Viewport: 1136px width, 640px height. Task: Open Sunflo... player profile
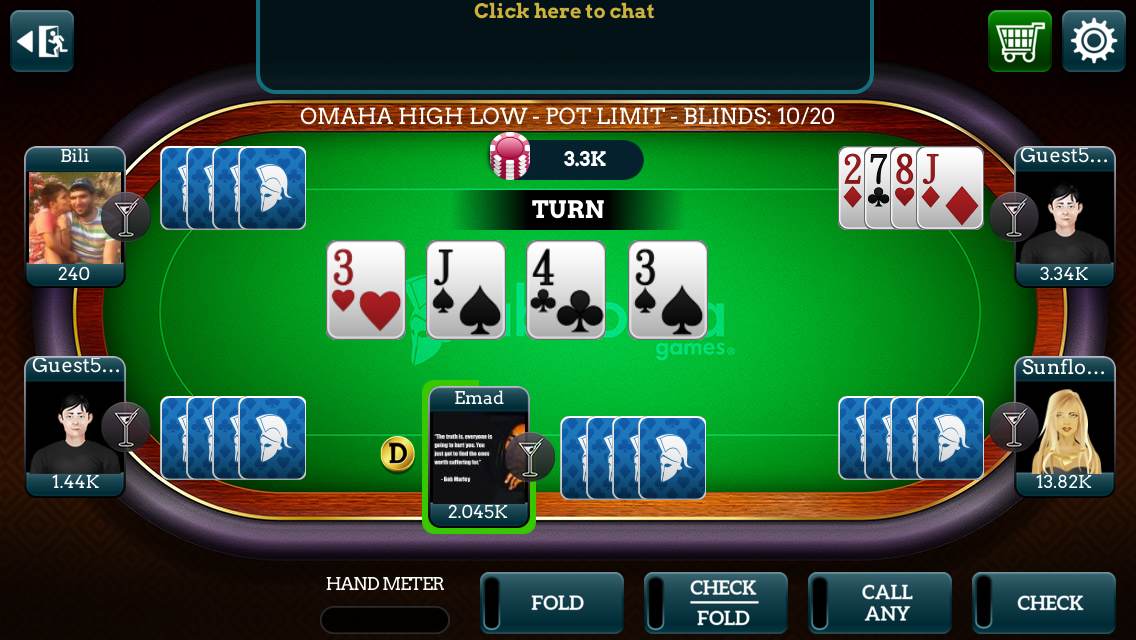(x=1065, y=427)
